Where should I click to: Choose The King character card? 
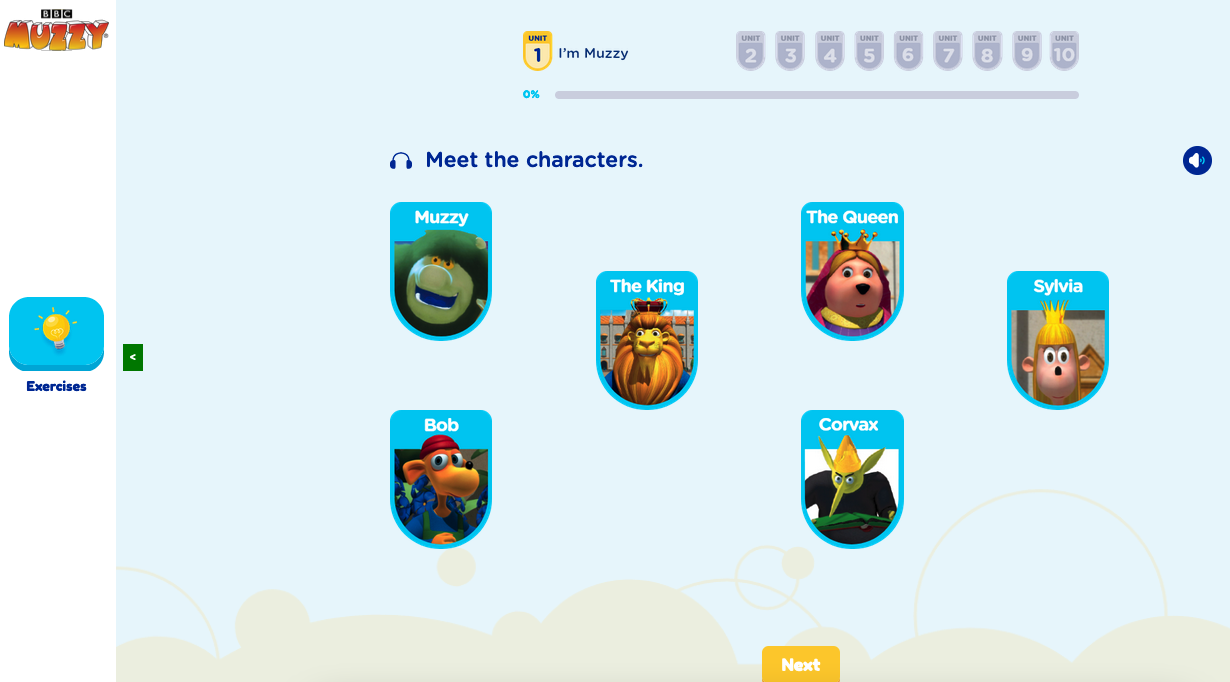647,340
